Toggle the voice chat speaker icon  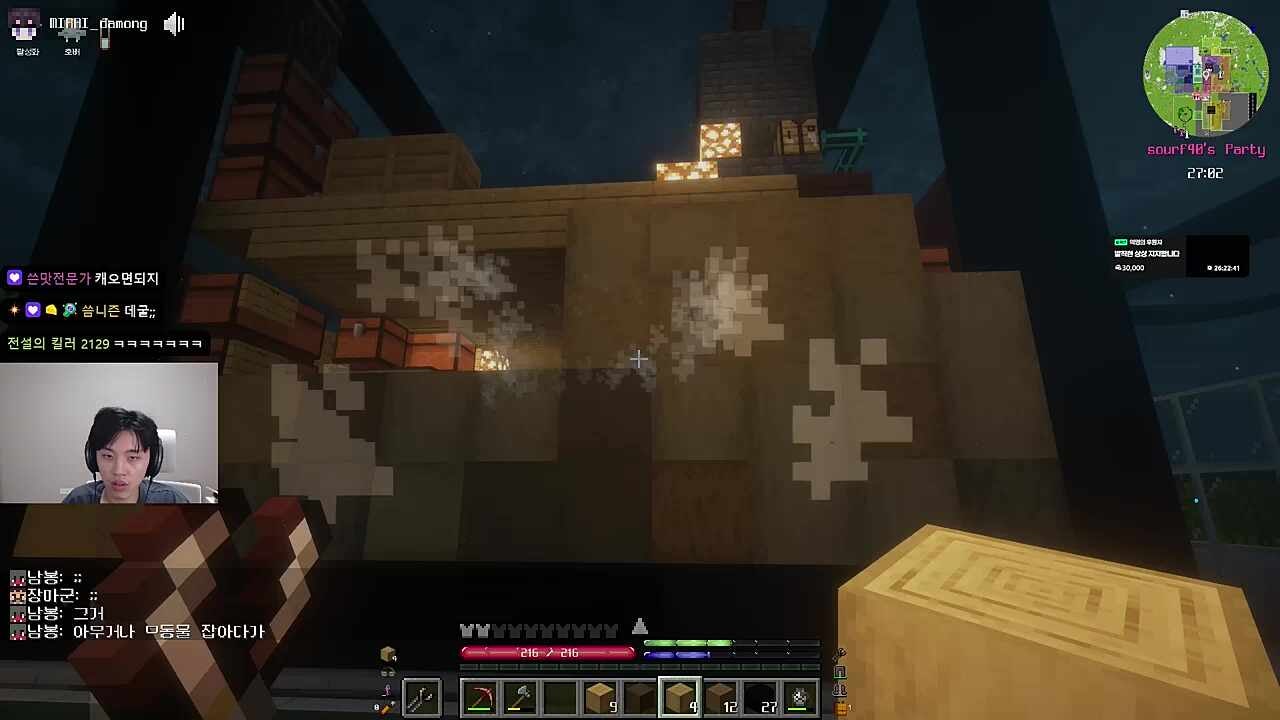point(174,24)
